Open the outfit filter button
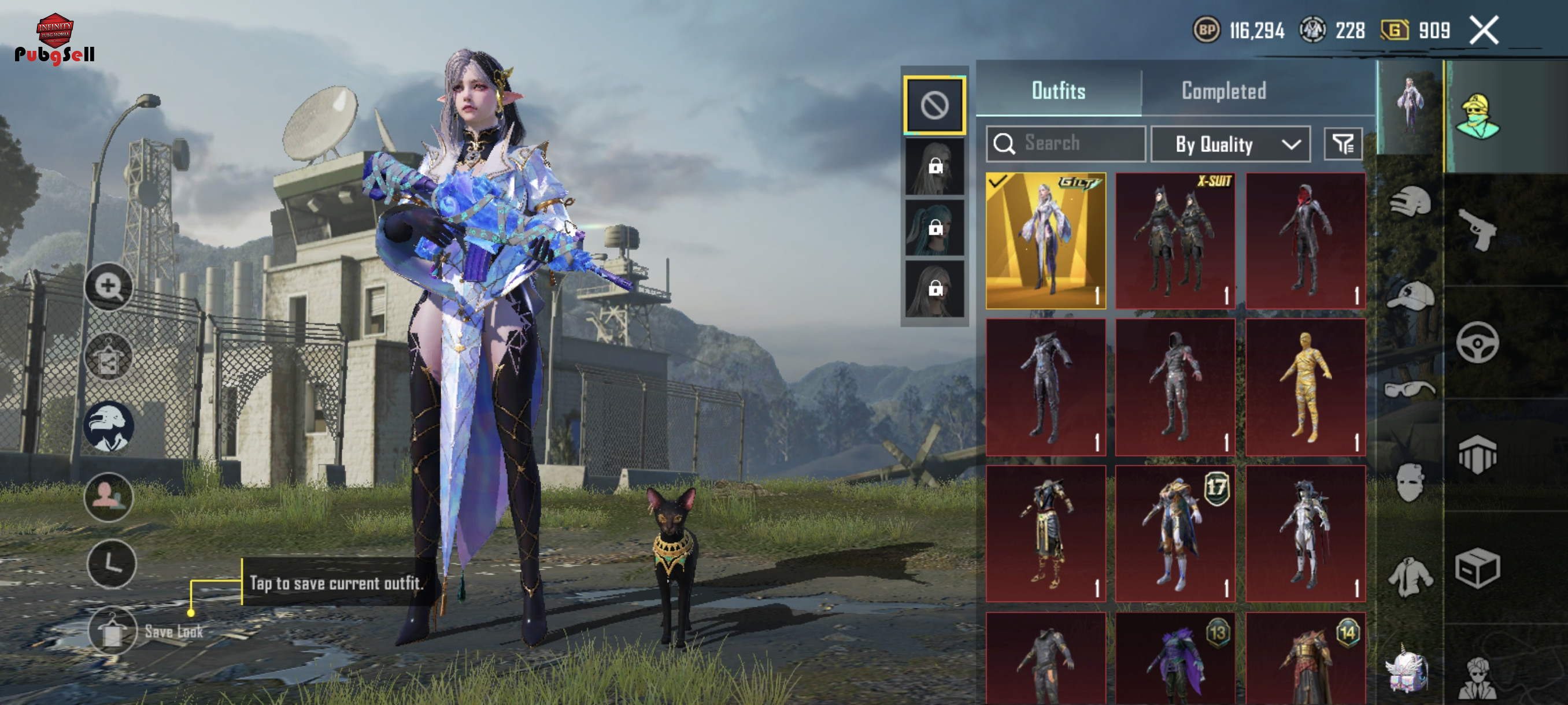The width and height of the screenshot is (1568, 705). click(1342, 144)
